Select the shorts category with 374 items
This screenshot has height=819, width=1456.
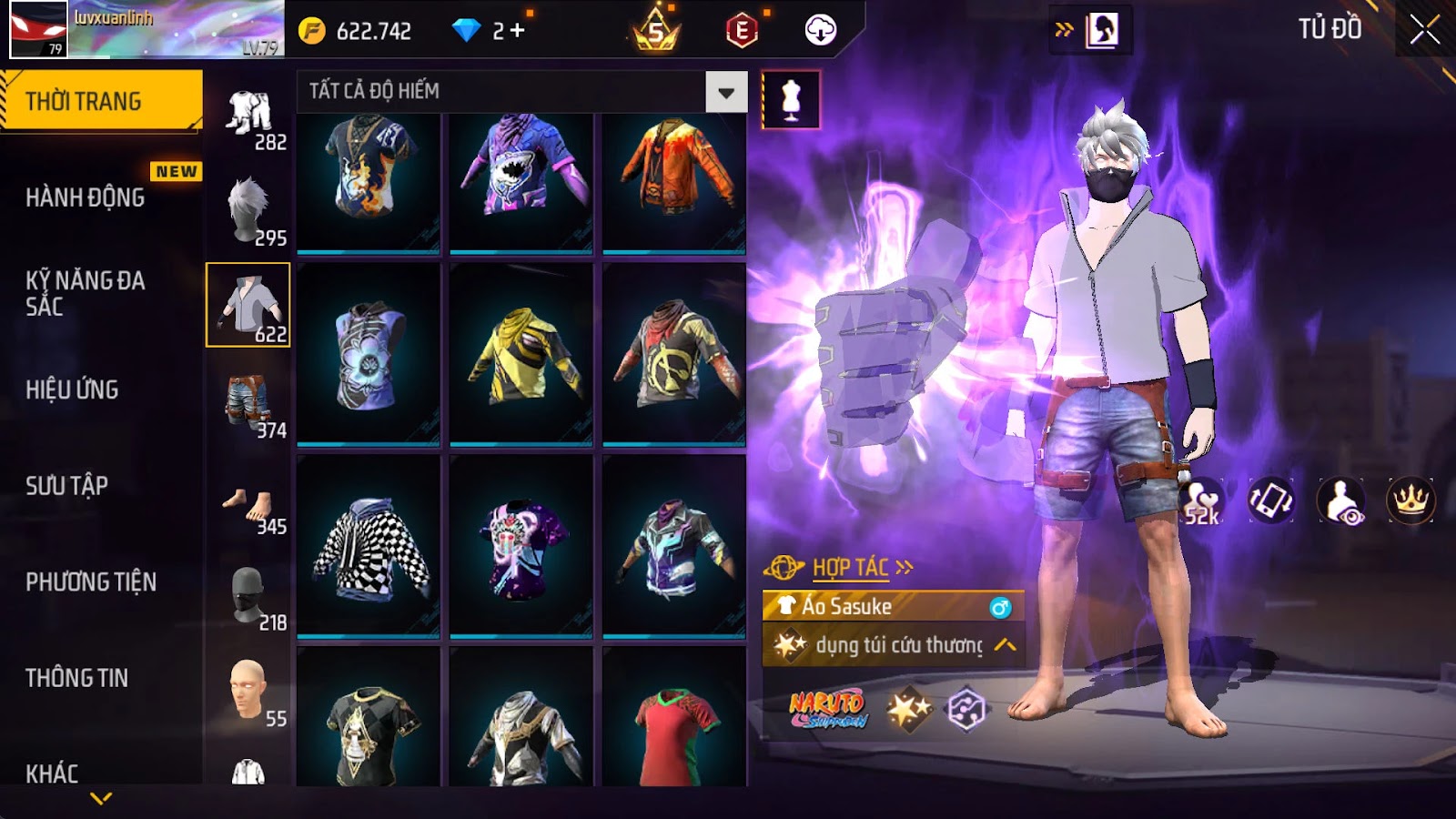pyautogui.click(x=248, y=402)
